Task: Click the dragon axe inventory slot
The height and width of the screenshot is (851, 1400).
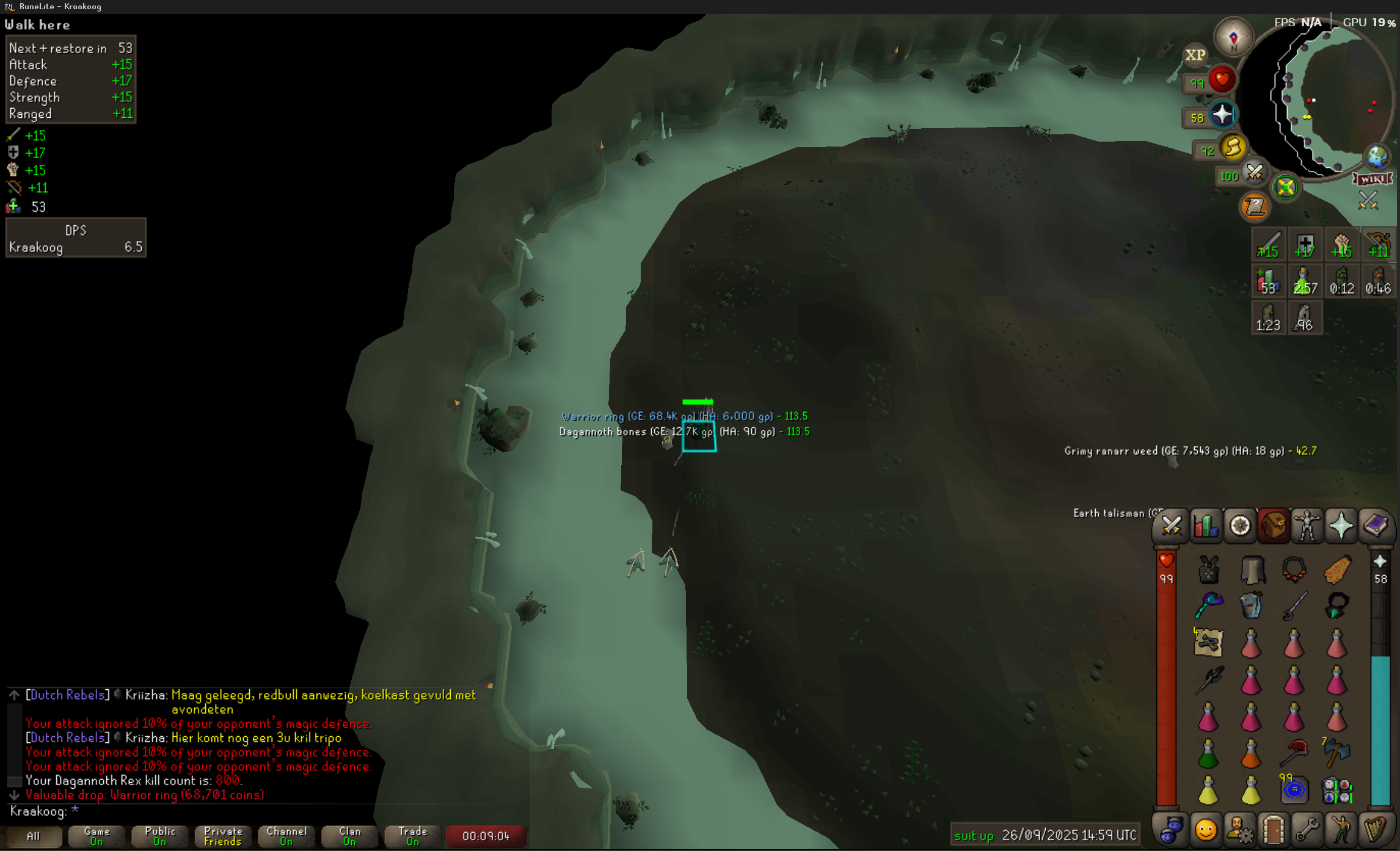Action: point(1336,752)
